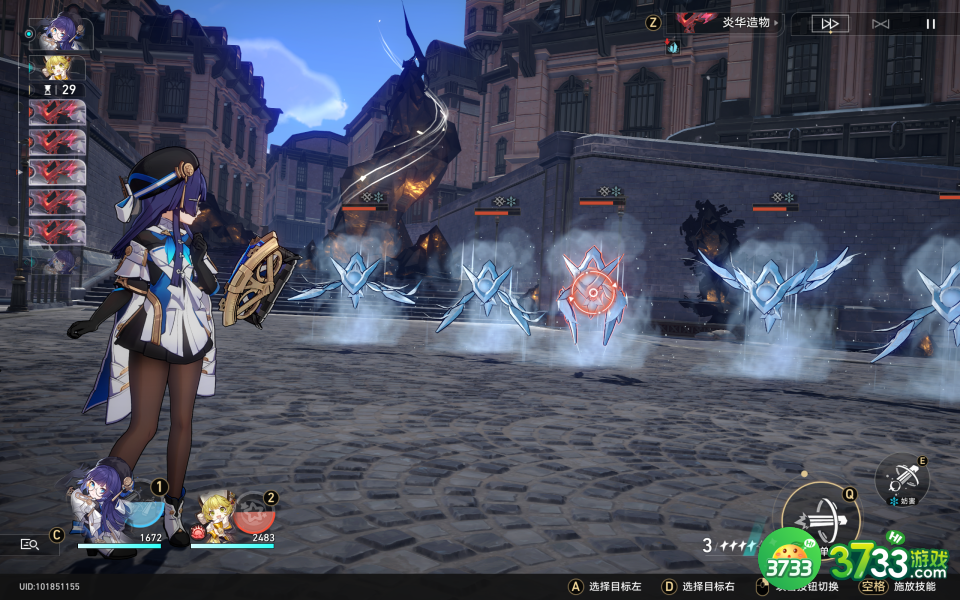Toggle double-speed battle mode
This screenshot has width=960, height=600.
(x=829, y=23)
